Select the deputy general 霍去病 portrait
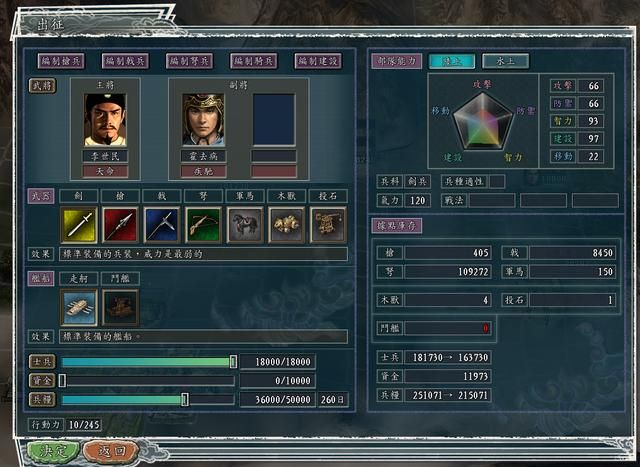Screen dimensions: 640x467 (203, 120)
